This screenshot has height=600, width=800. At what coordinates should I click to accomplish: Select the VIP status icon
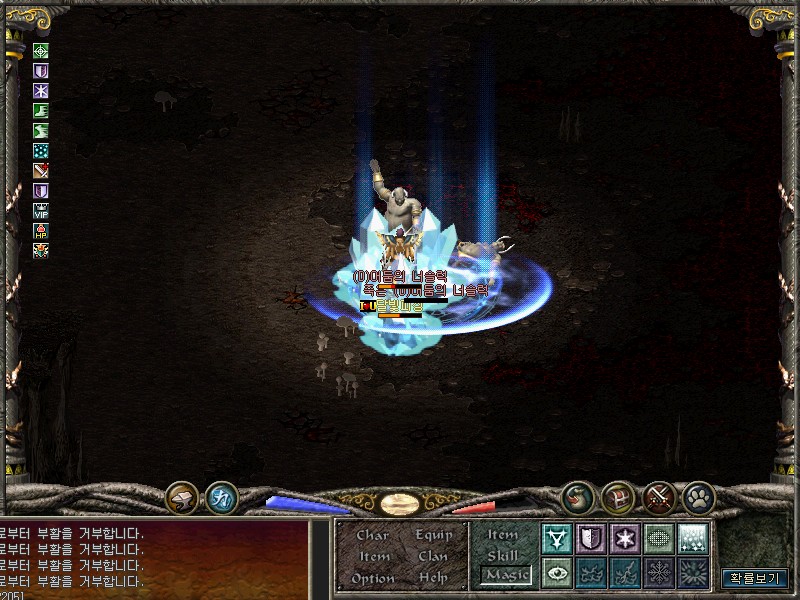41,210
